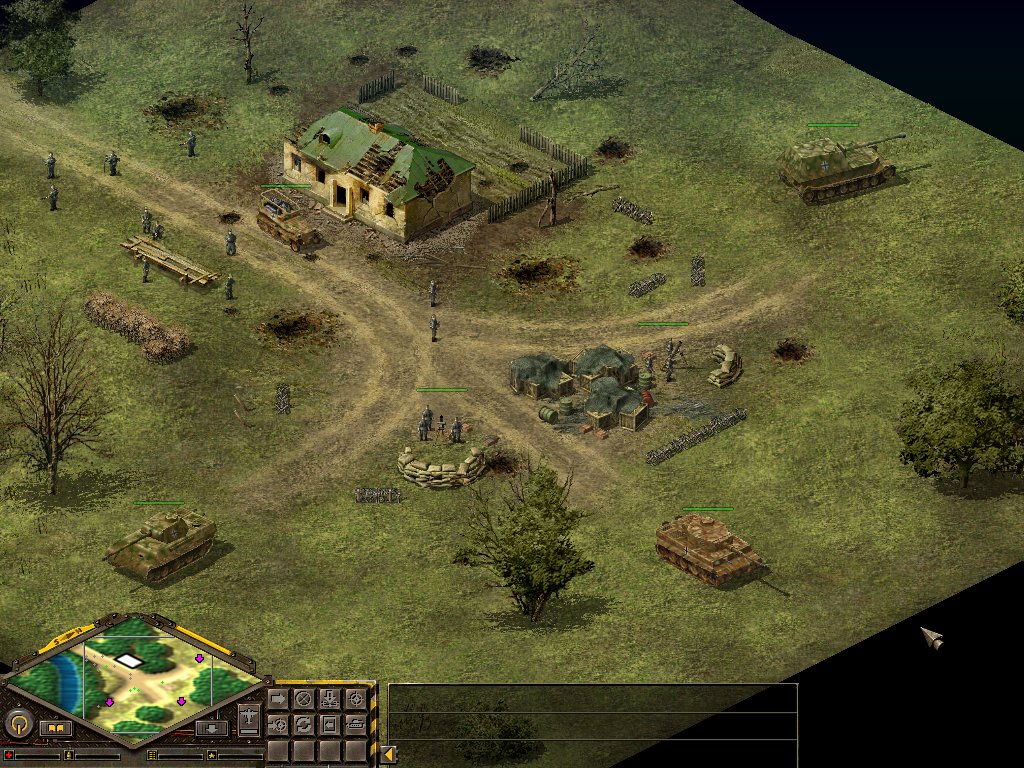
Task: Click the tank icon command button
Action: click(x=355, y=724)
